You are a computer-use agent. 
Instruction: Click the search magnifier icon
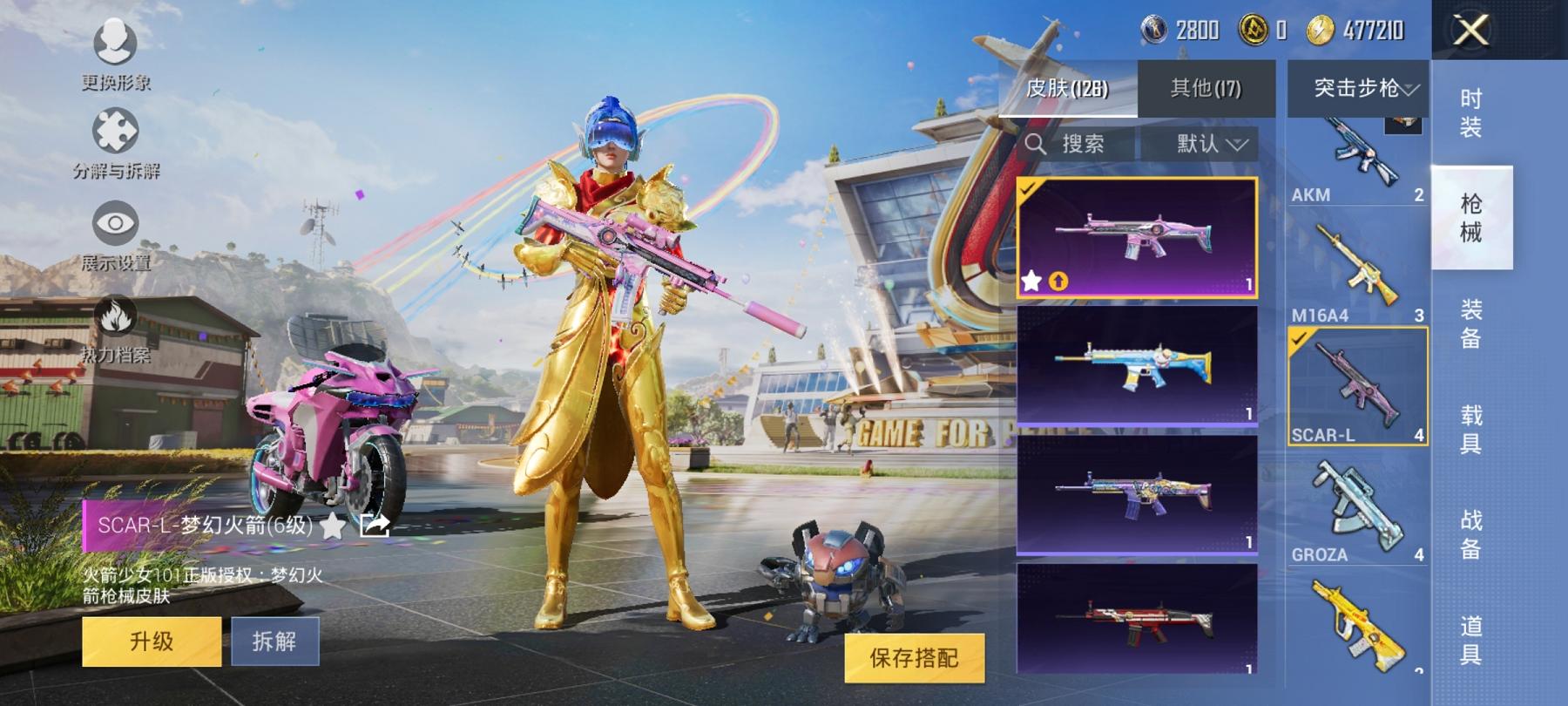(x=1039, y=142)
